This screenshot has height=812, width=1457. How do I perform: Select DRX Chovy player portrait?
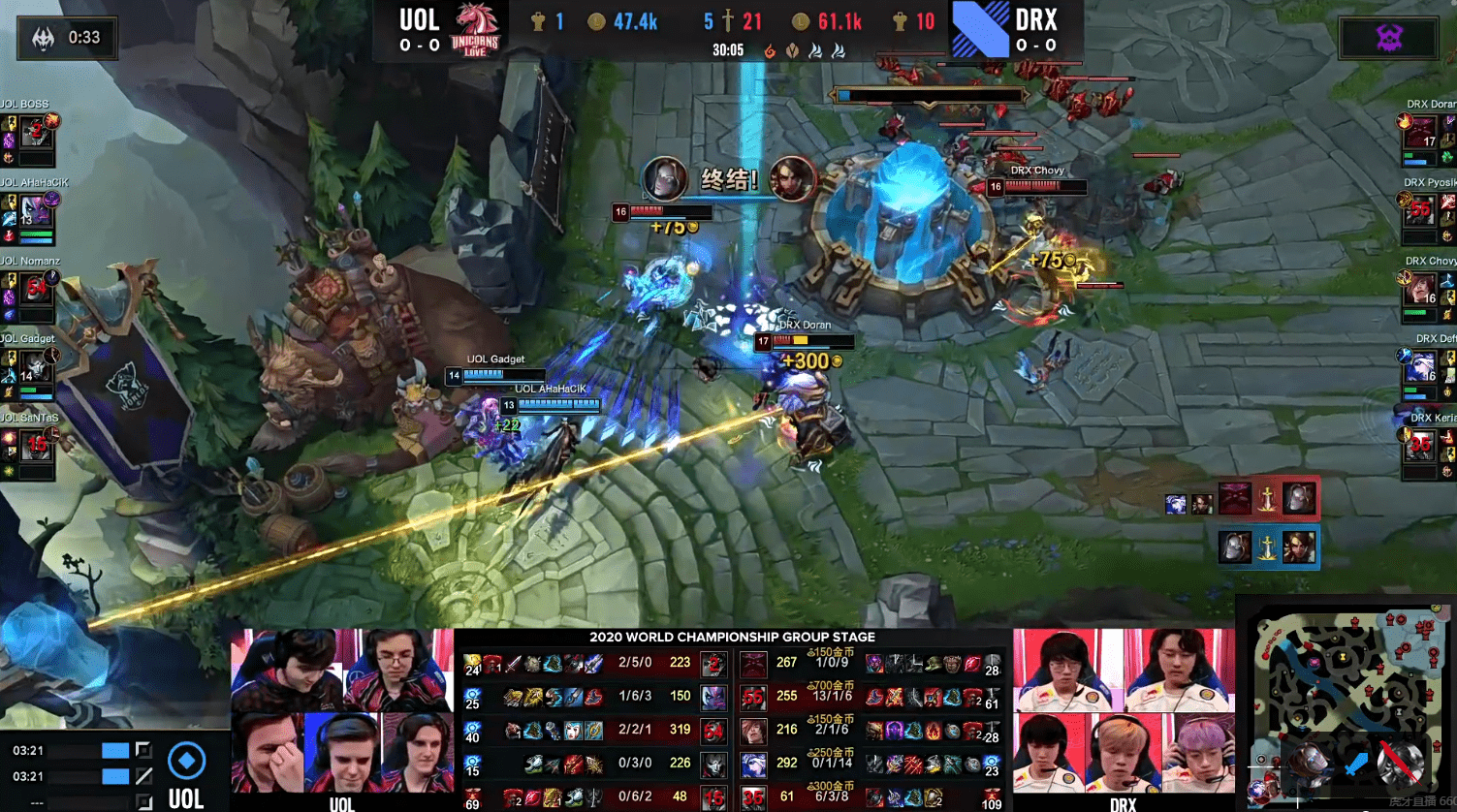(1421, 289)
